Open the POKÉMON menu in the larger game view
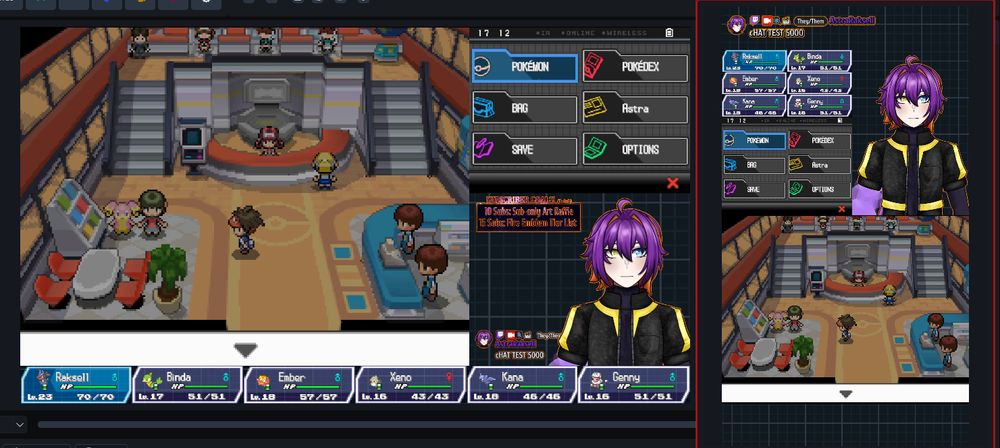 coord(525,67)
